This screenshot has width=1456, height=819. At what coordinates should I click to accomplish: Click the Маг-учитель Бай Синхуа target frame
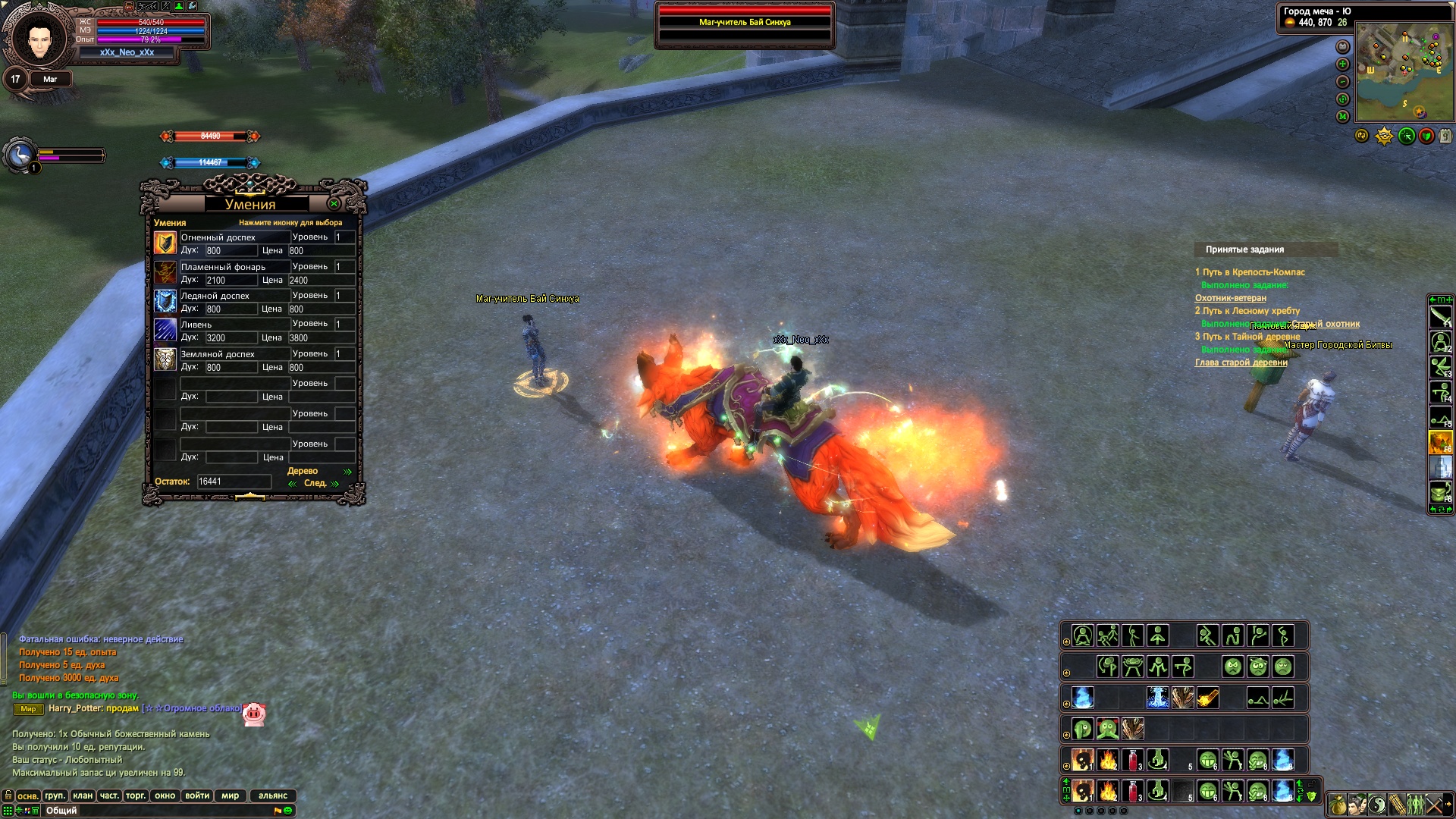click(x=745, y=23)
